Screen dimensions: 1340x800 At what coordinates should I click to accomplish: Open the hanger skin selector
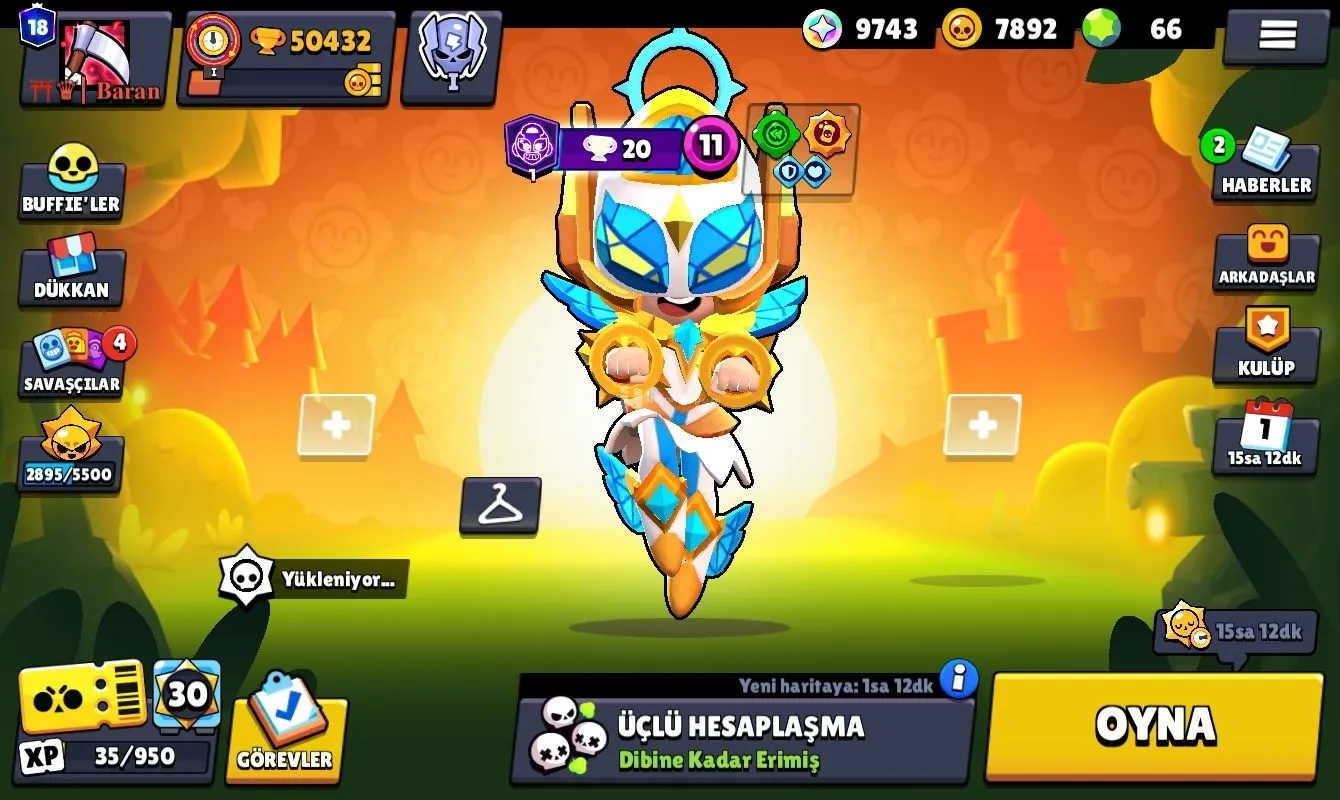[500, 505]
